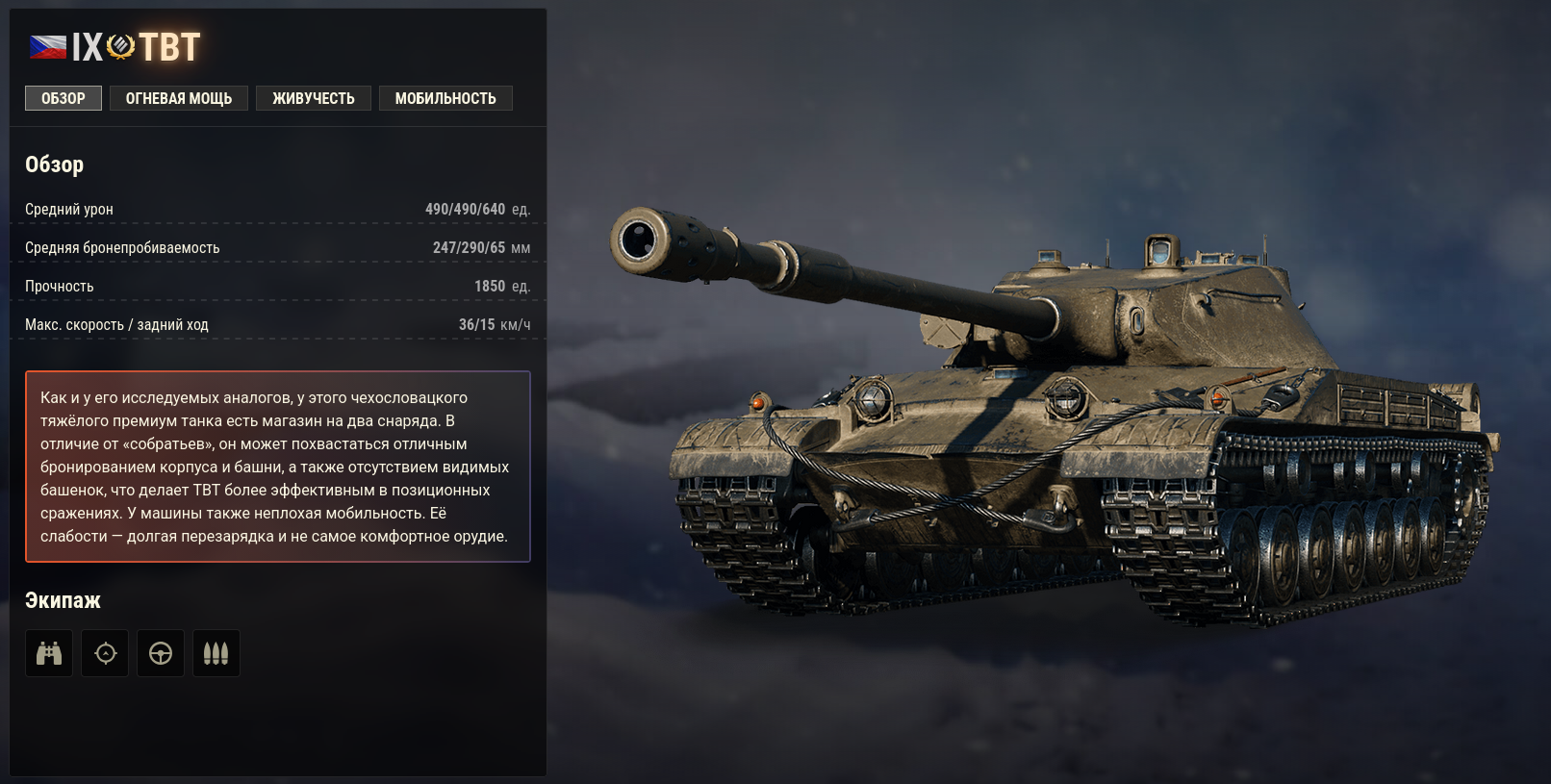The image size is (1551, 784).
Task: Select the commander's binoculars crew icon
Action: (48, 652)
